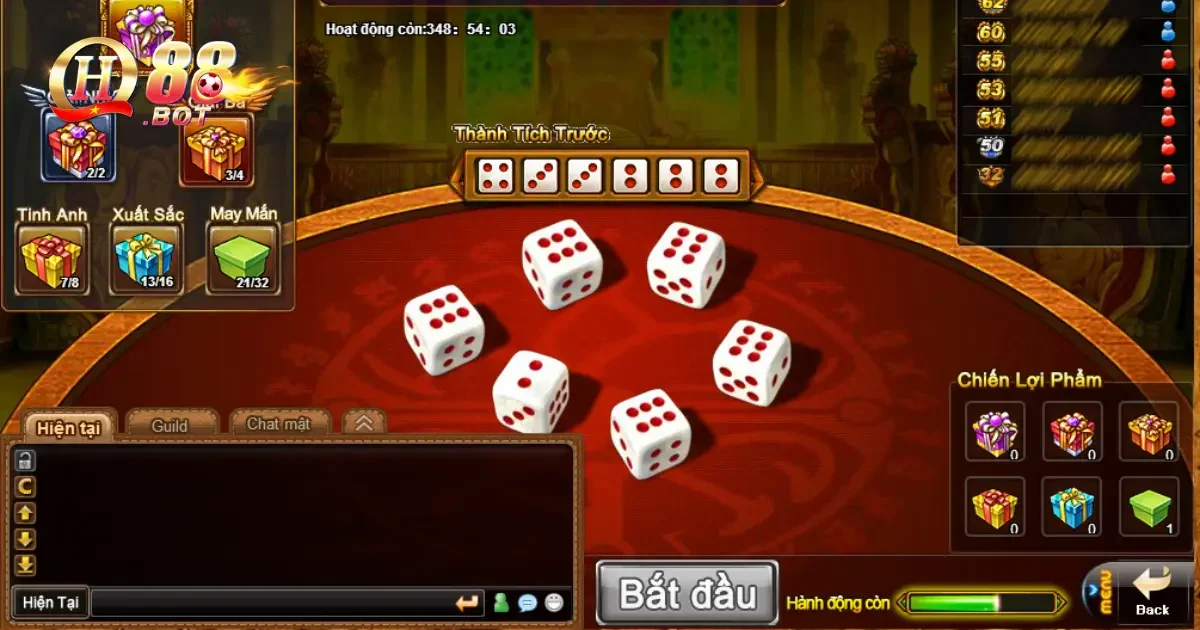This screenshot has height=630, width=1200.
Task: Open the Chat mật tab
Action: point(278,424)
